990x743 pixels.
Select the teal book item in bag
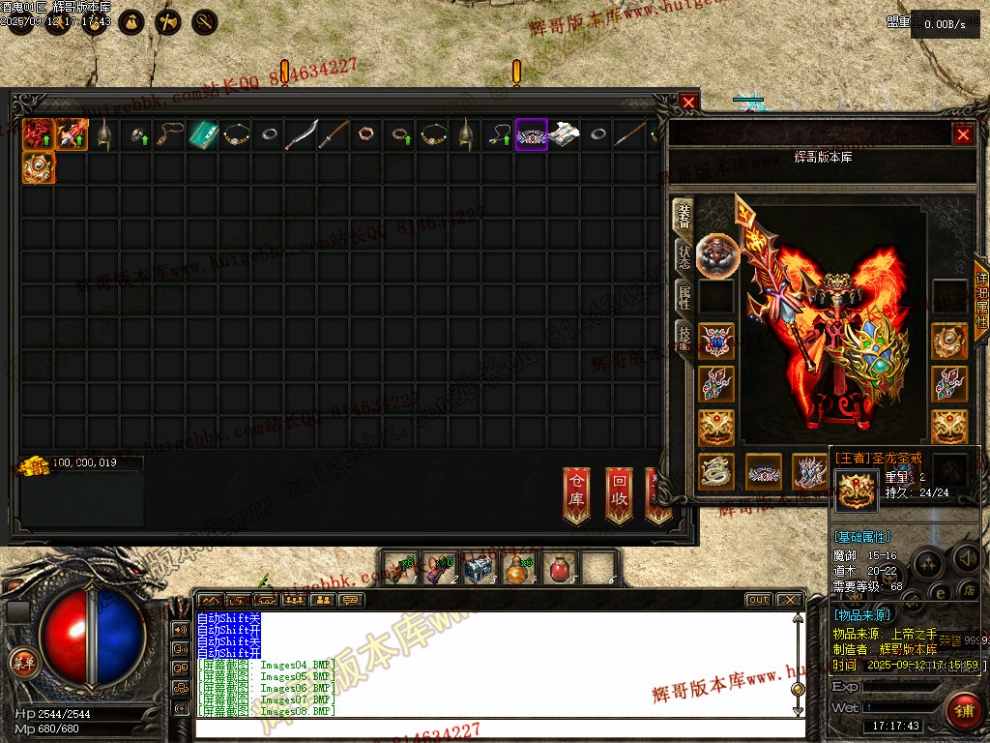203,135
